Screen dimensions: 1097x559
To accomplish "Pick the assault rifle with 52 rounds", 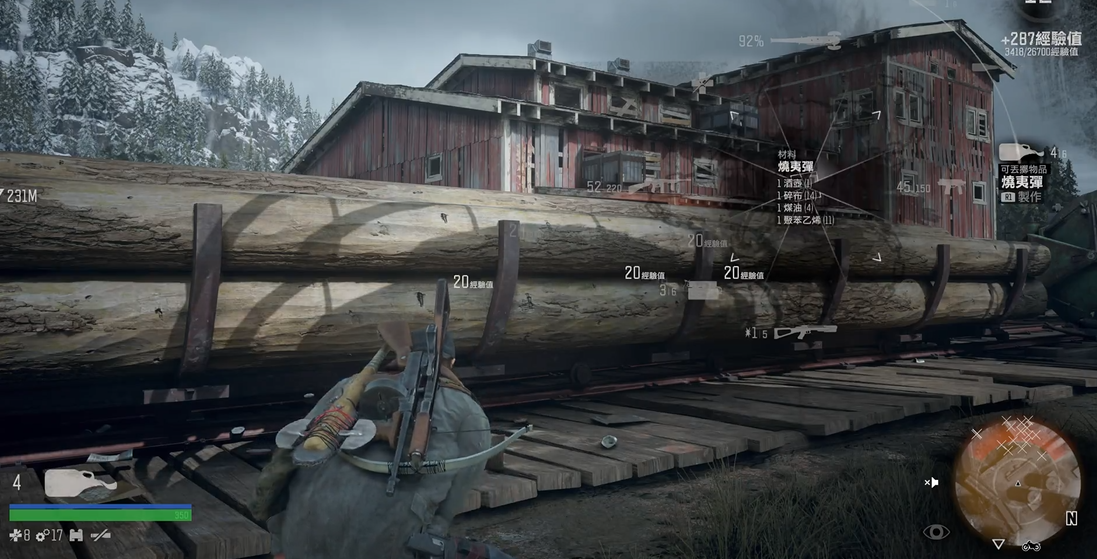I will pos(655,186).
